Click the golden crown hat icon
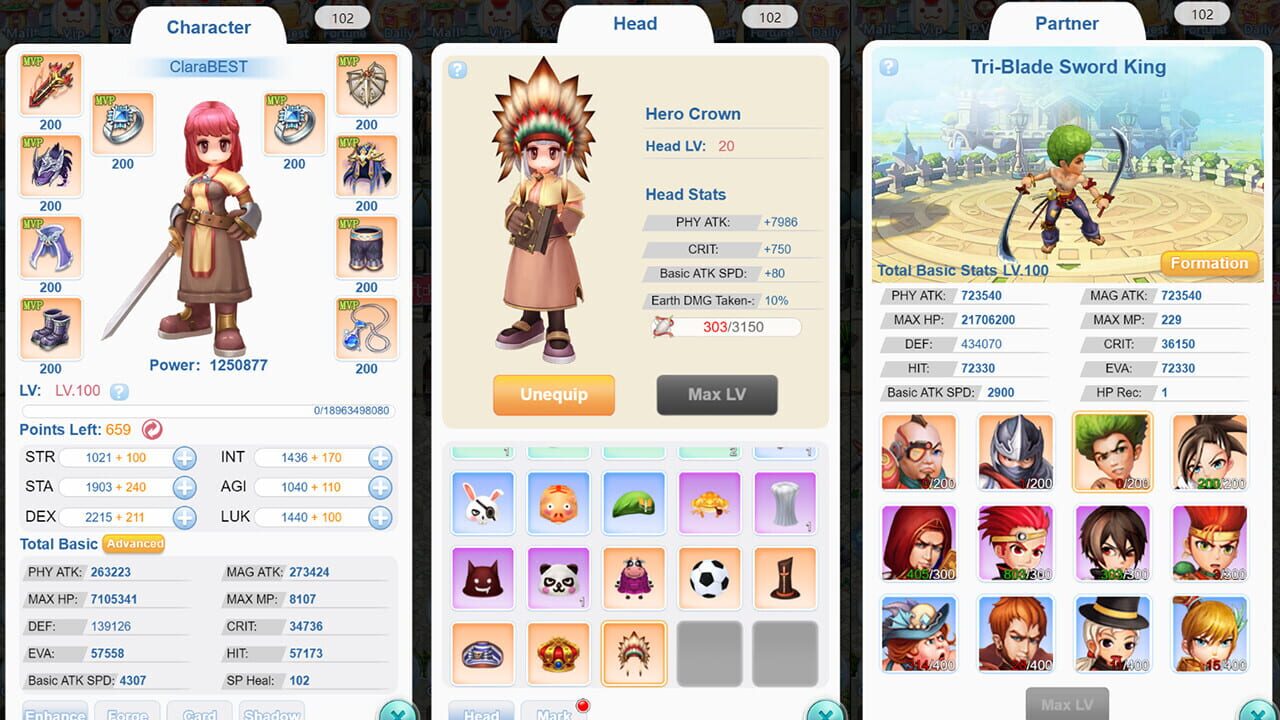Image resolution: width=1280 pixels, height=720 pixels. point(558,653)
